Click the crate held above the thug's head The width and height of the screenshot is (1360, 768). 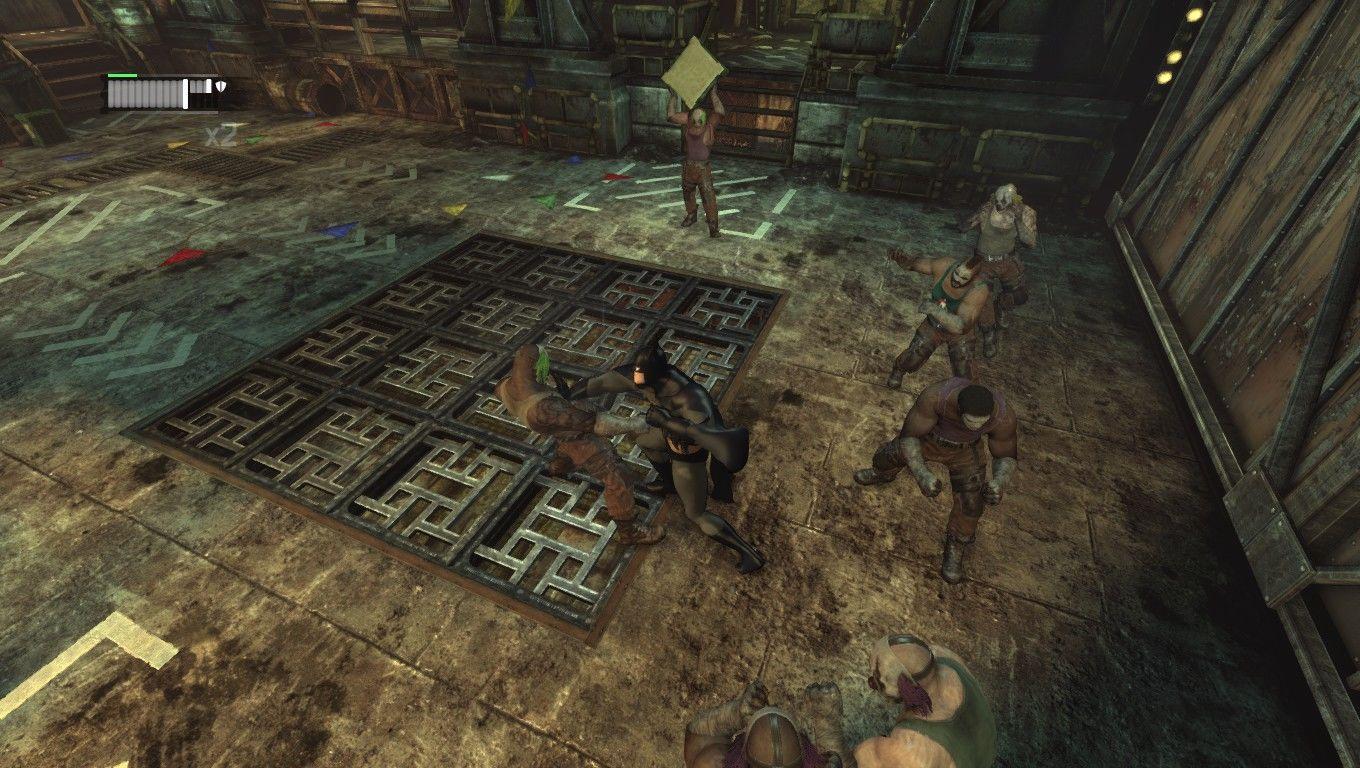695,75
